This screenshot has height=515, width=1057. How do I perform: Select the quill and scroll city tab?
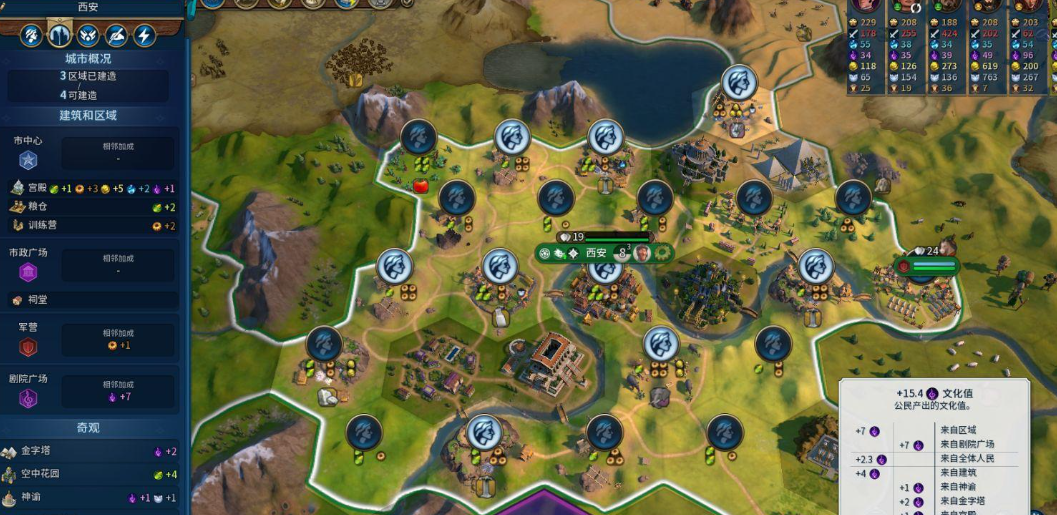117,37
